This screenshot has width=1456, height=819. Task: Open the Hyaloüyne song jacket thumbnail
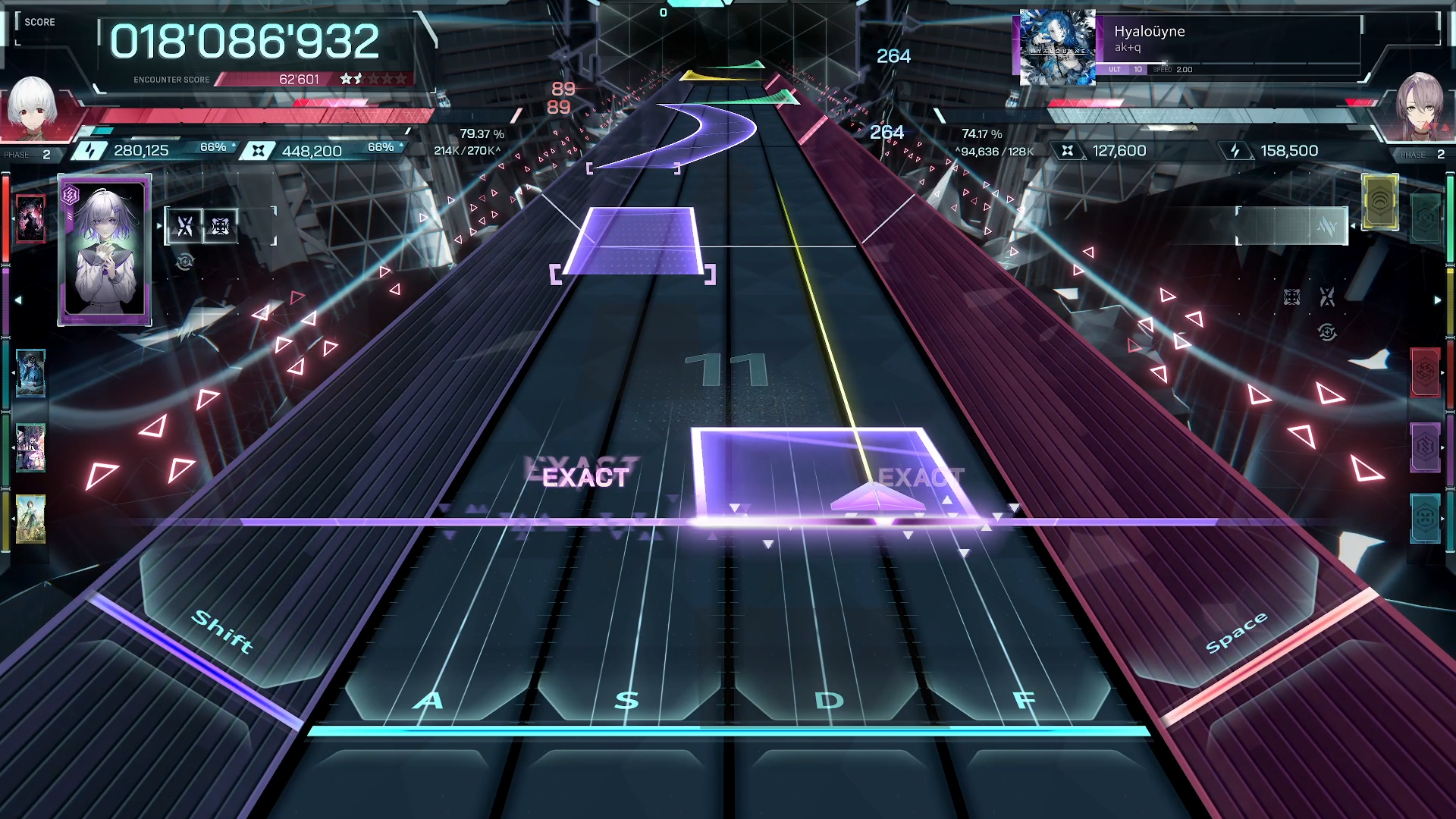1057,47
